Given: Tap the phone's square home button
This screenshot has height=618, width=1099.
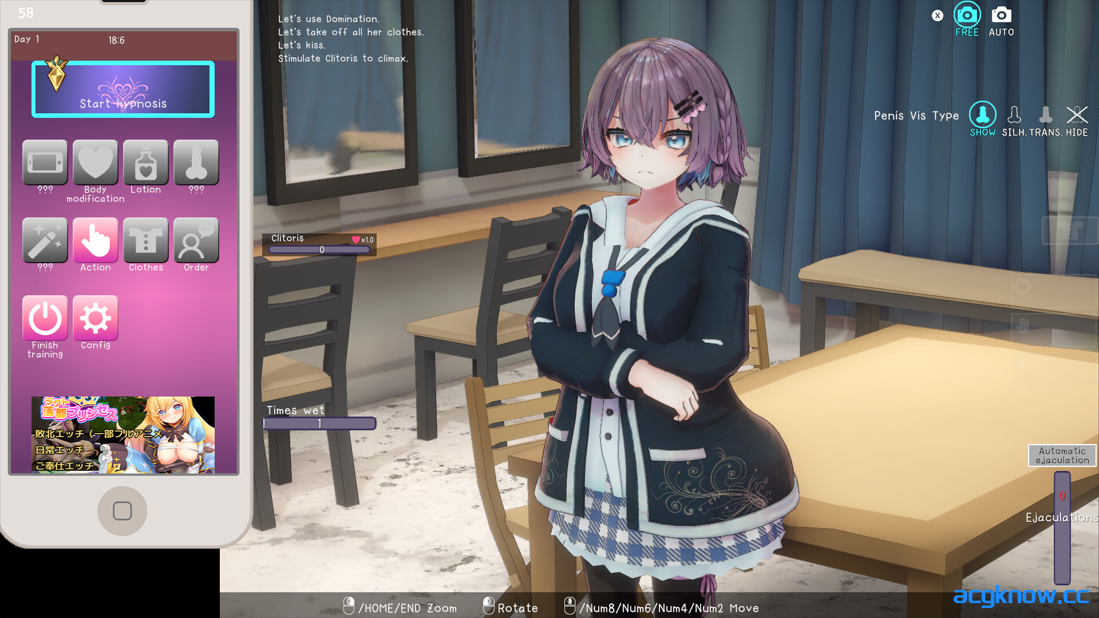Looking at the screenshot, I should point(122,511).
